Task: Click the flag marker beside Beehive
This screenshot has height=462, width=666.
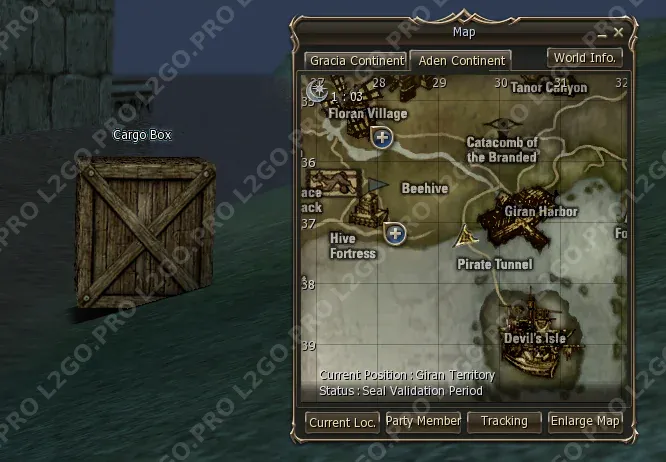Action: coord(377,186)
